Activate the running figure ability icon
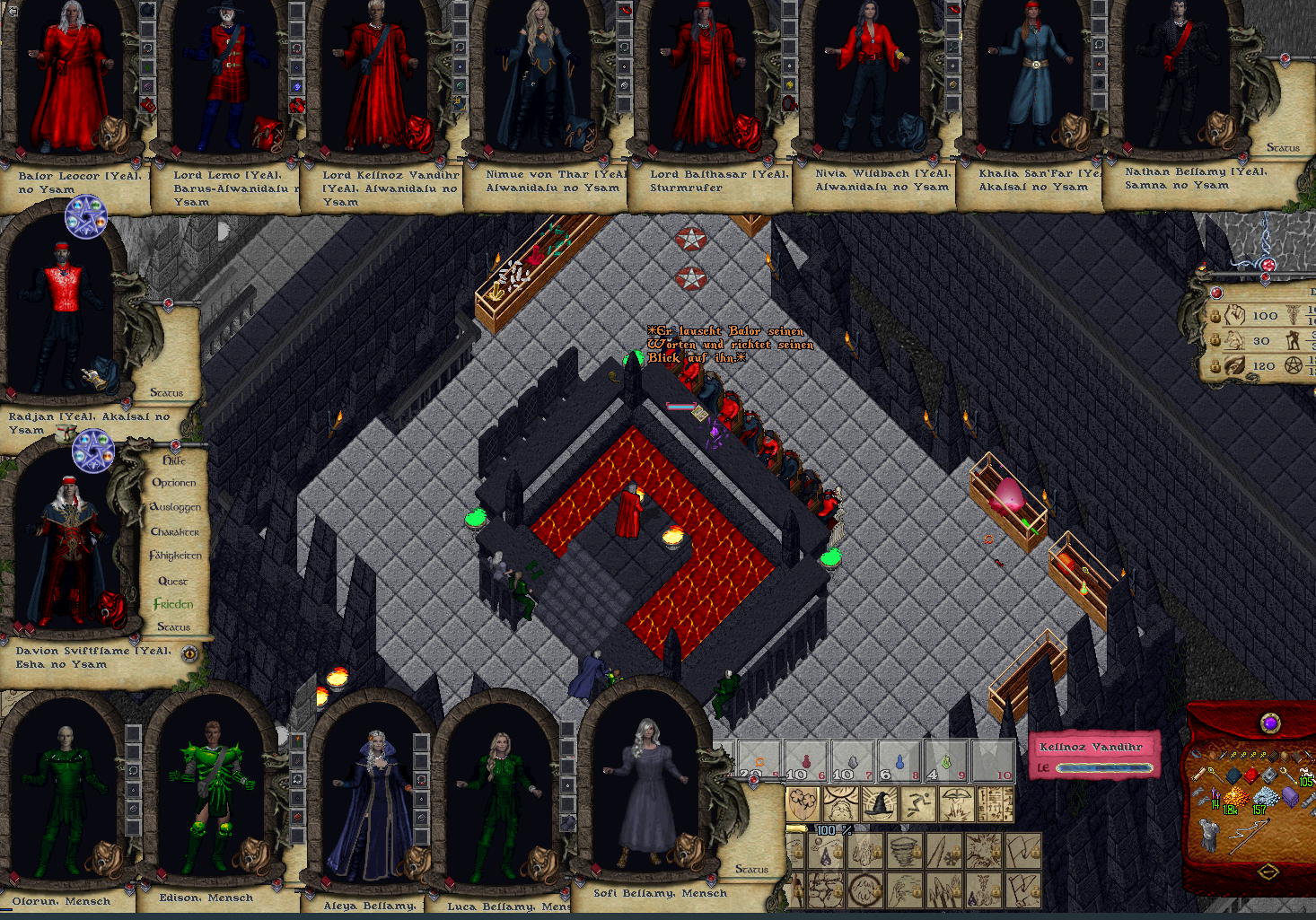 coord(918,804)
